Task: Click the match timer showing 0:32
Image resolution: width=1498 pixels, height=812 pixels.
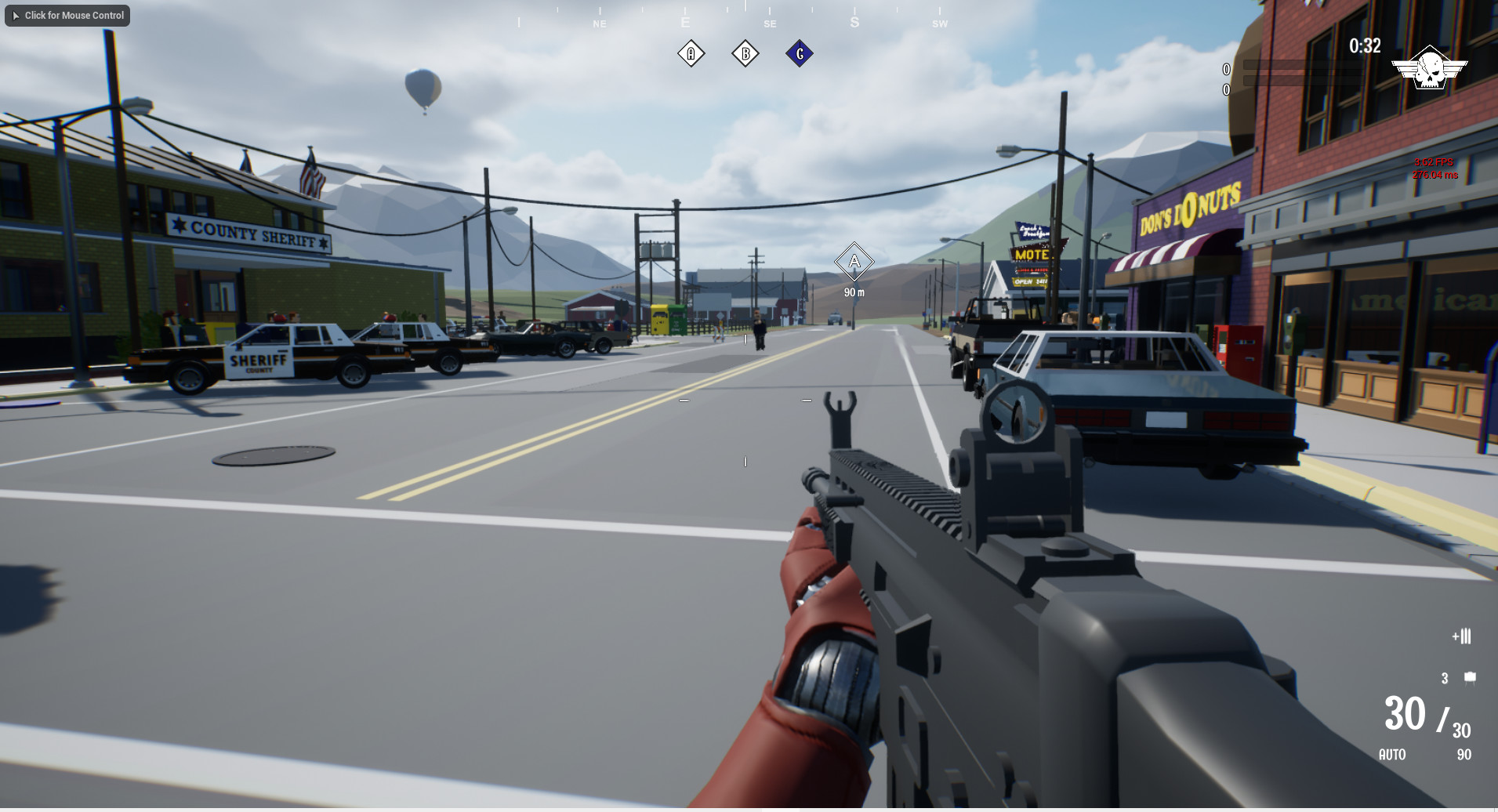Action: (1364, 46)
